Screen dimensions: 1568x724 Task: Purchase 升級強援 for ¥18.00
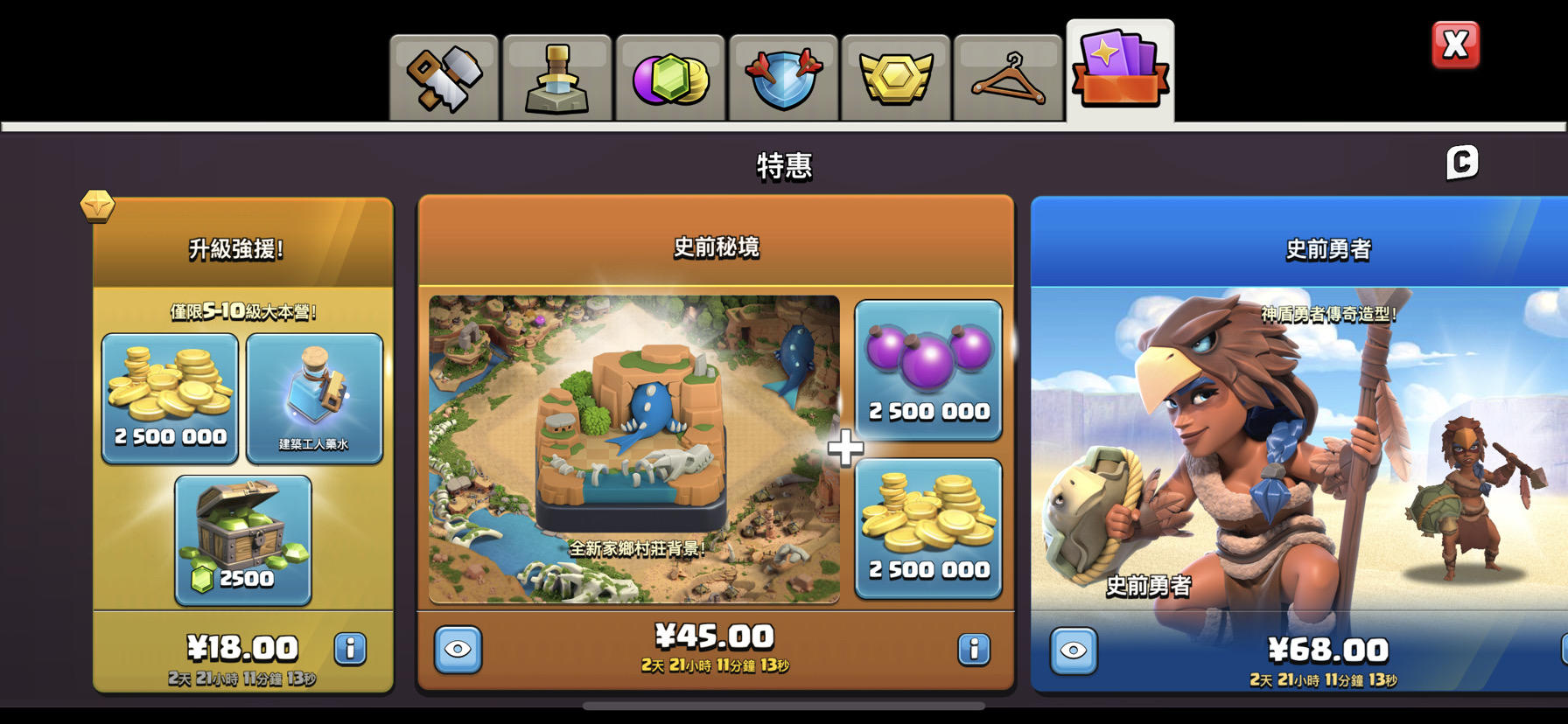tap(243, 648)
